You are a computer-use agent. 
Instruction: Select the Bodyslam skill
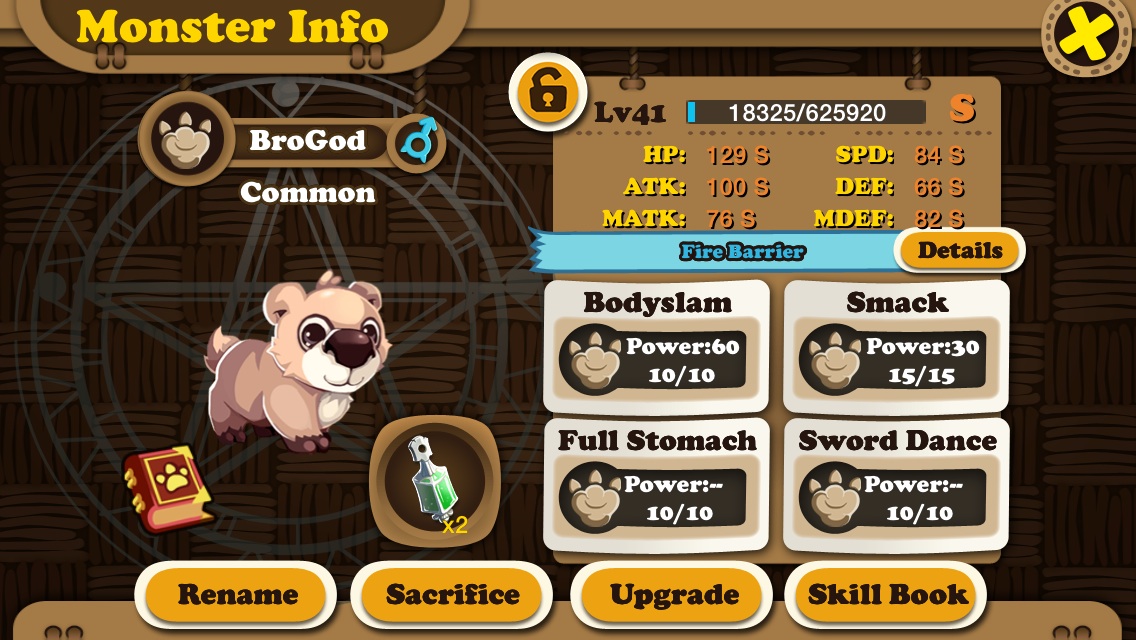[656, 346]
